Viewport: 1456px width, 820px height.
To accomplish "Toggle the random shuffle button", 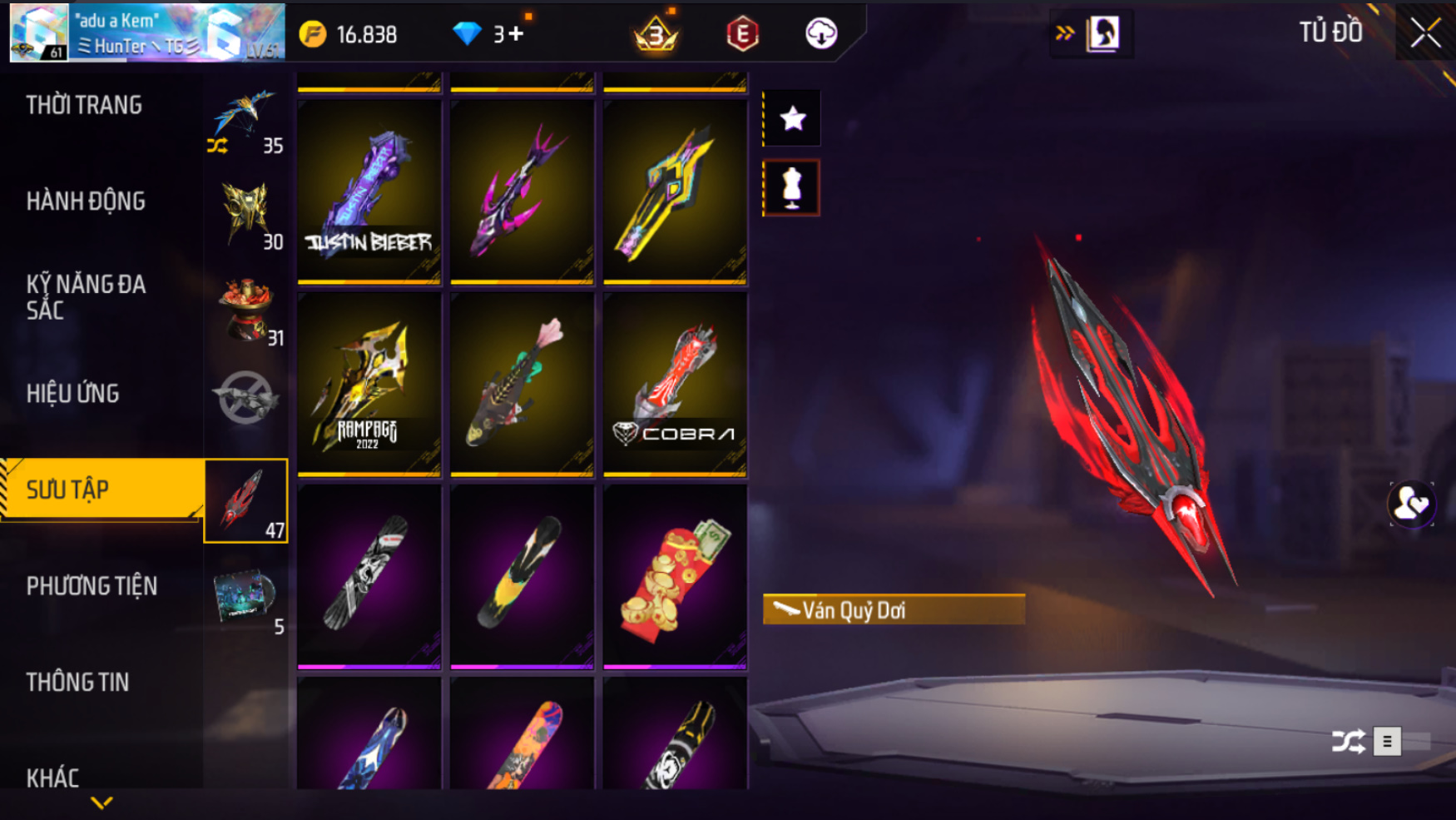I will coord(1348,741).
